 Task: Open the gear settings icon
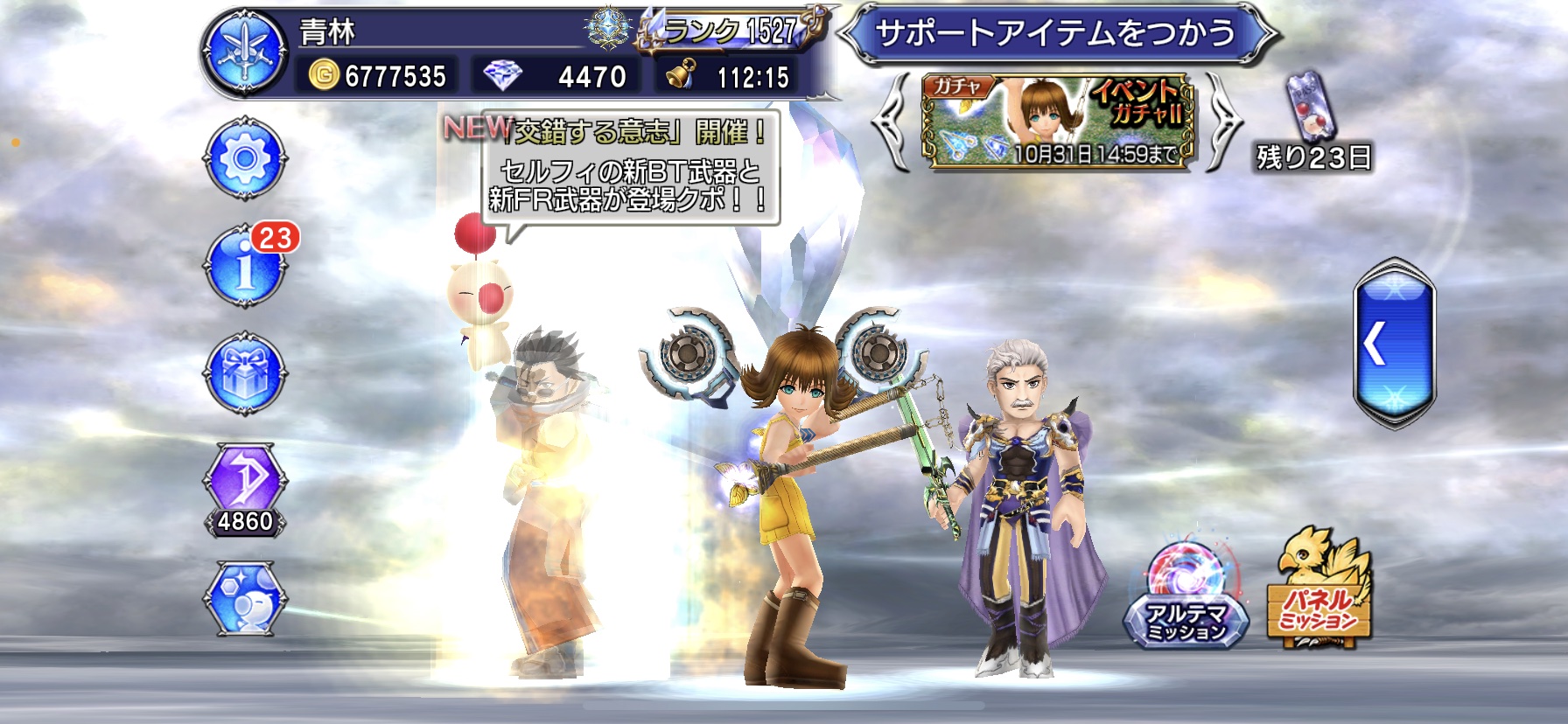pos(245,159)
